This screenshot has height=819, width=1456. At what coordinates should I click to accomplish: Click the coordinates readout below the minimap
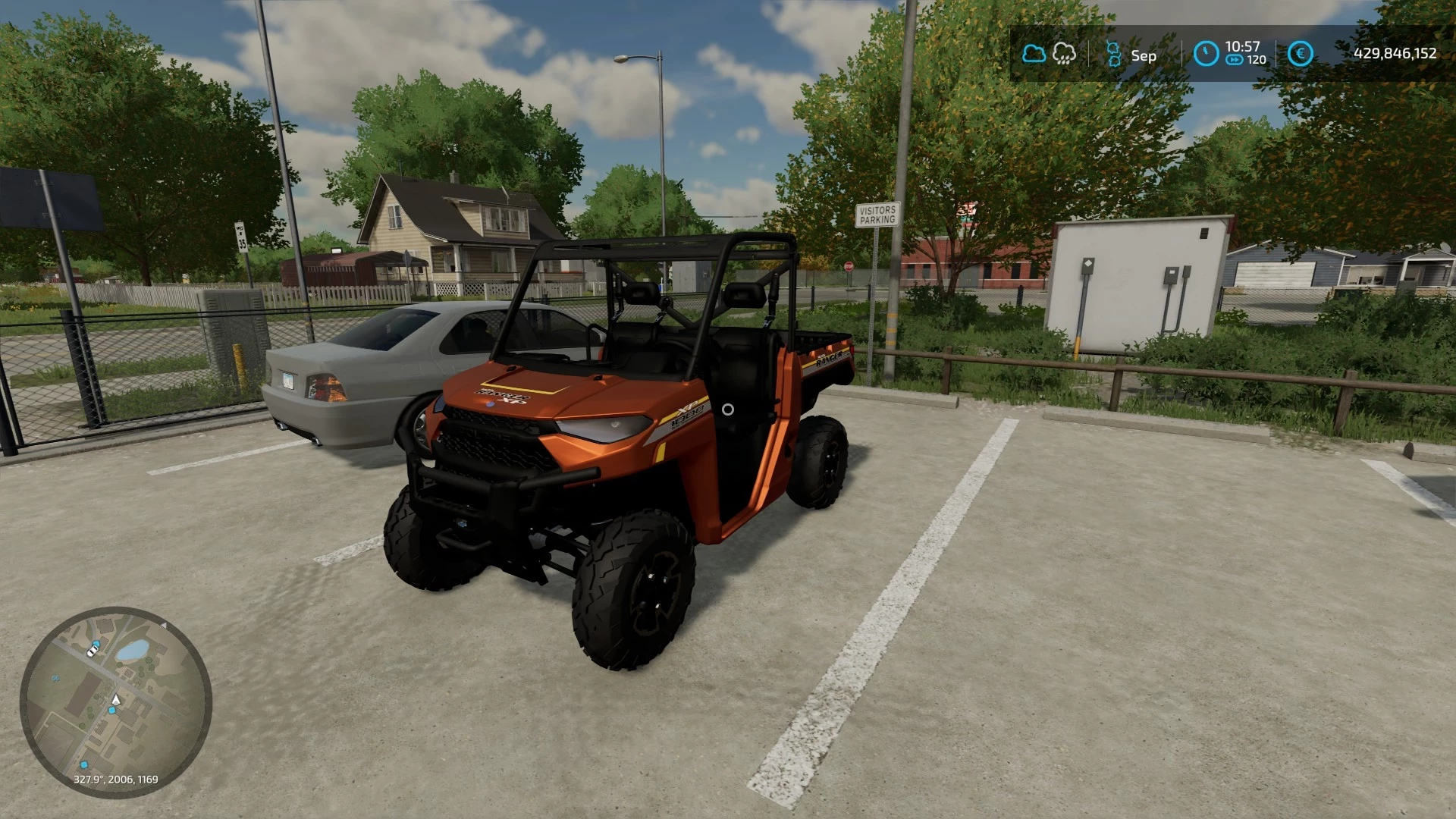pos(116,779)
